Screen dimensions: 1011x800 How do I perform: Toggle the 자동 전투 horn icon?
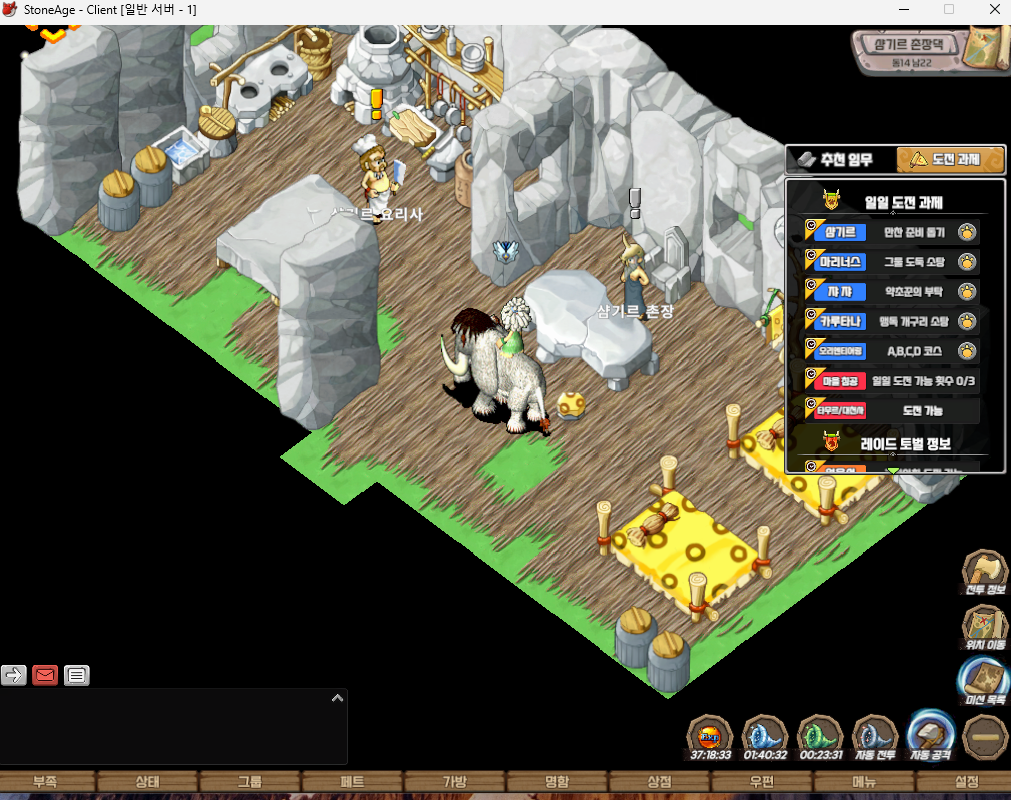(877, 738)
